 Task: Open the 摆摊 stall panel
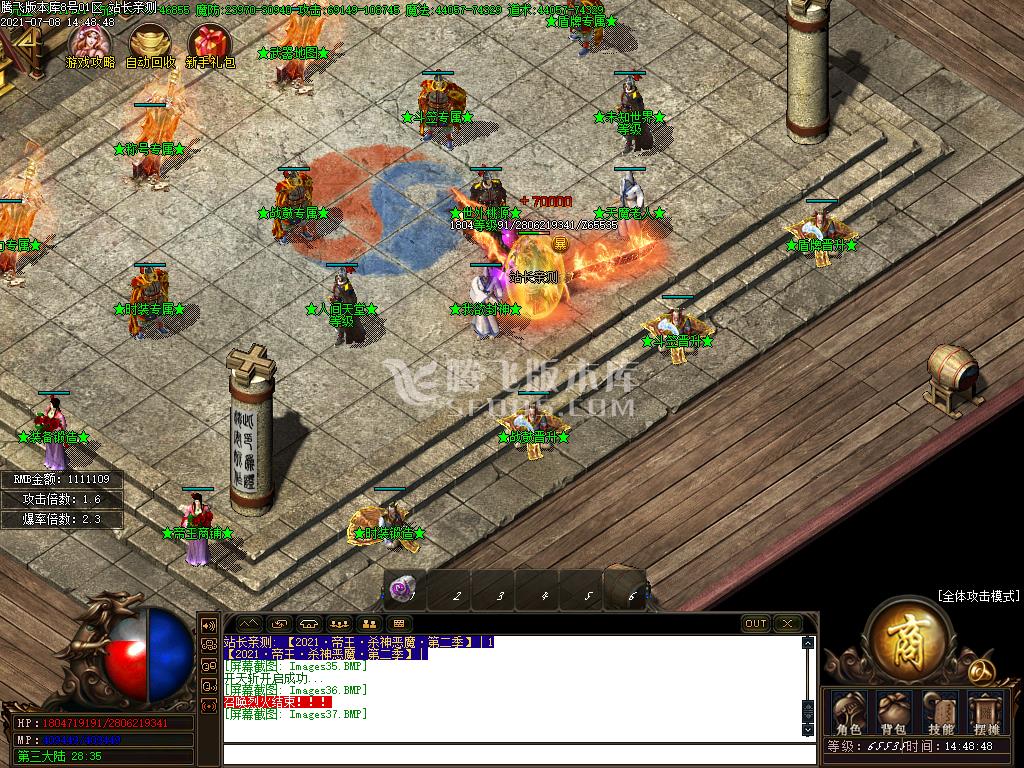click(986, 712)
